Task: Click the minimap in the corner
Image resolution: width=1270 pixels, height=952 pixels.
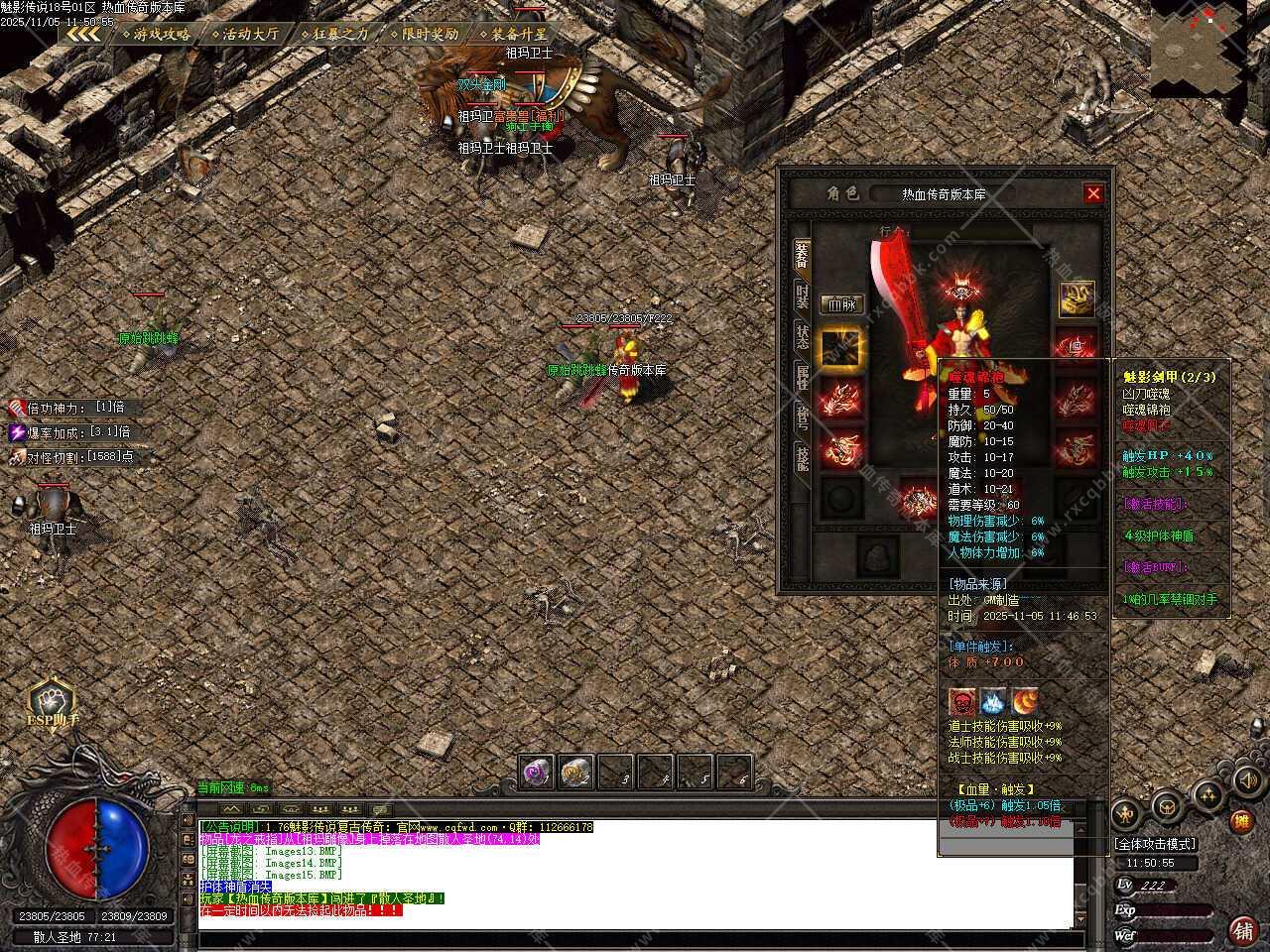Action: (1208, 50)
